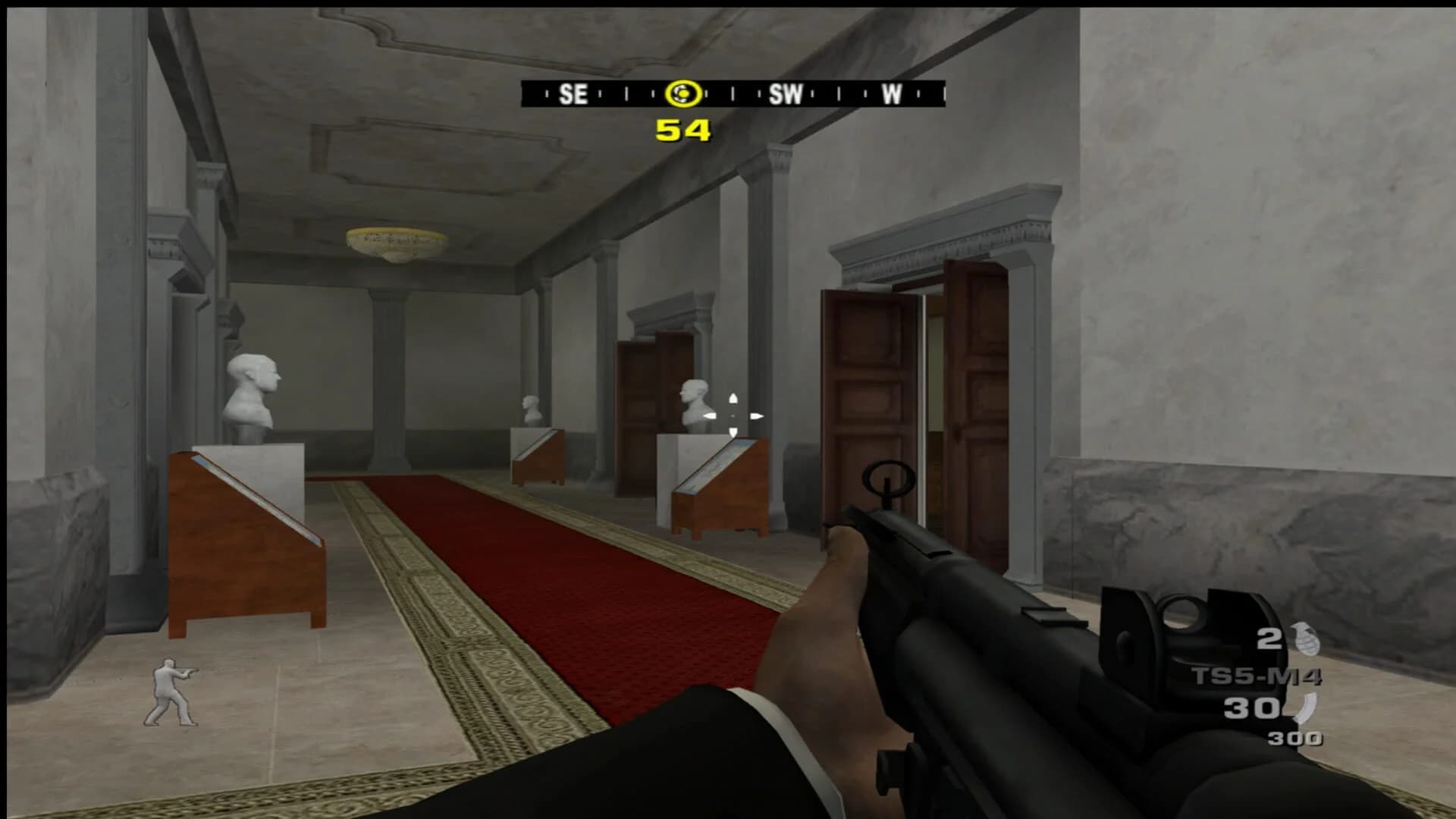Select the magazine icon beside ammo count 30

(1307, 707)
